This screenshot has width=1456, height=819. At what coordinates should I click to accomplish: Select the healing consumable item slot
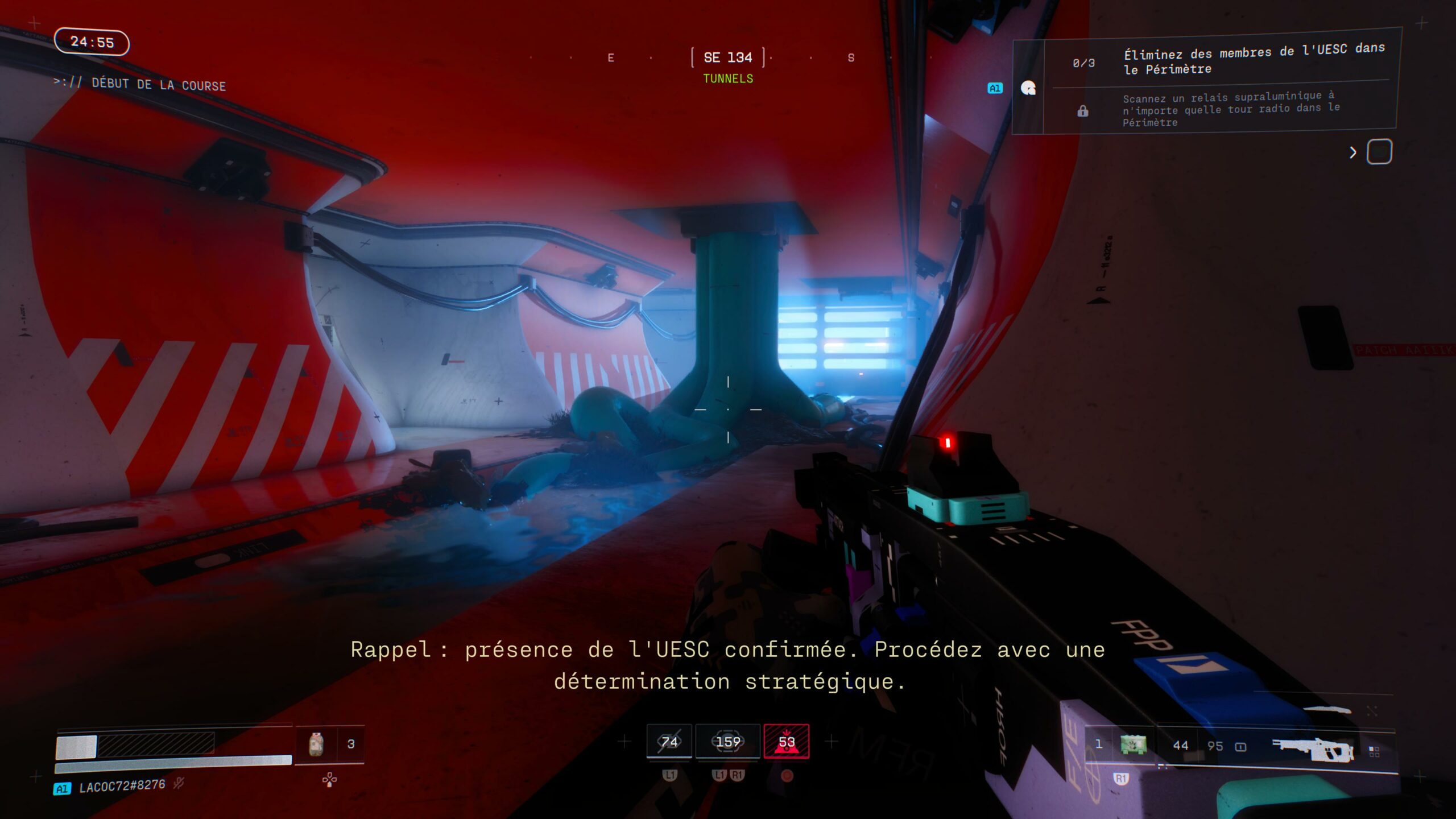coord(316,744)
